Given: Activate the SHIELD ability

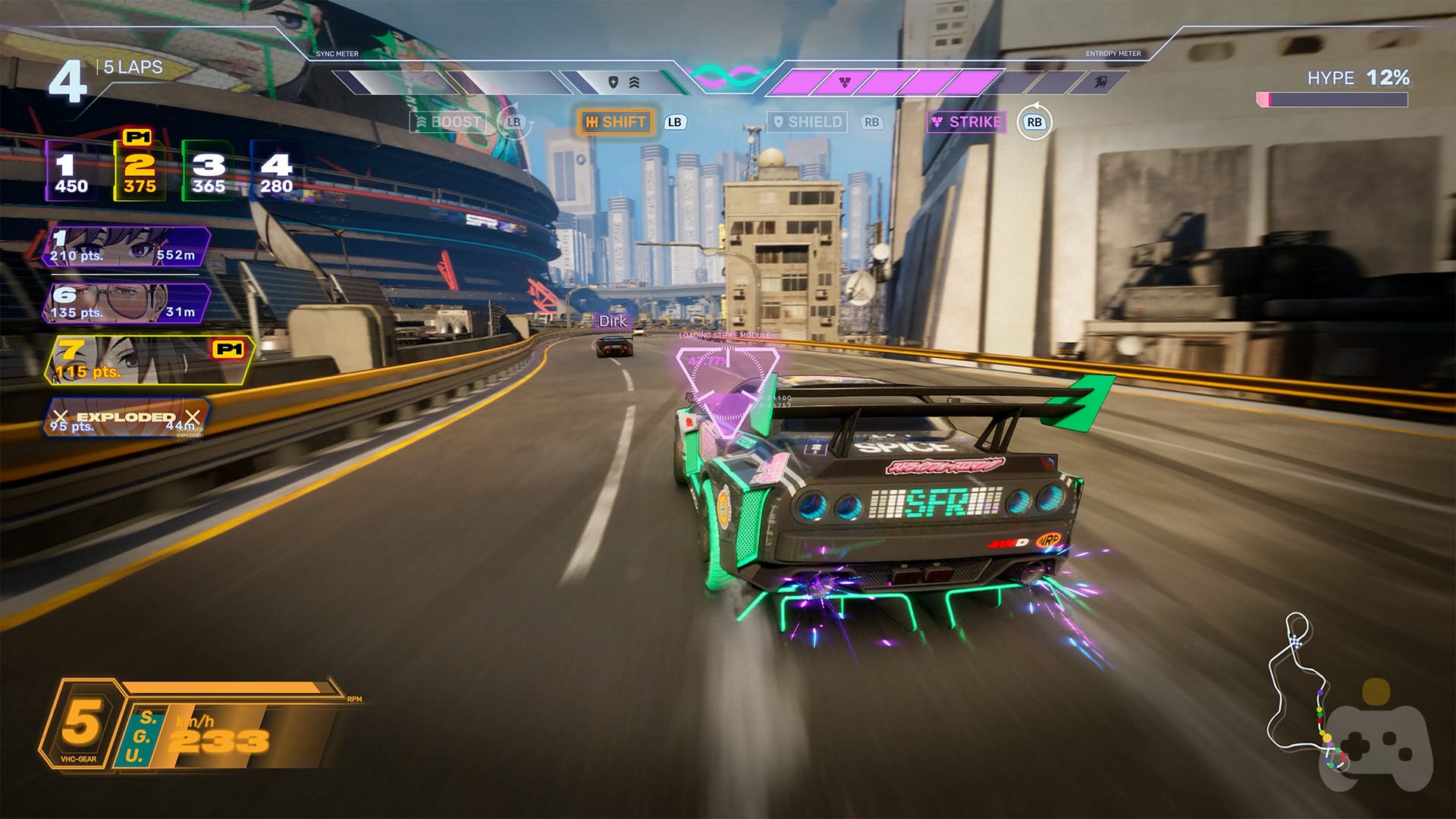Looking at the screenshot, I should point(807,122).
